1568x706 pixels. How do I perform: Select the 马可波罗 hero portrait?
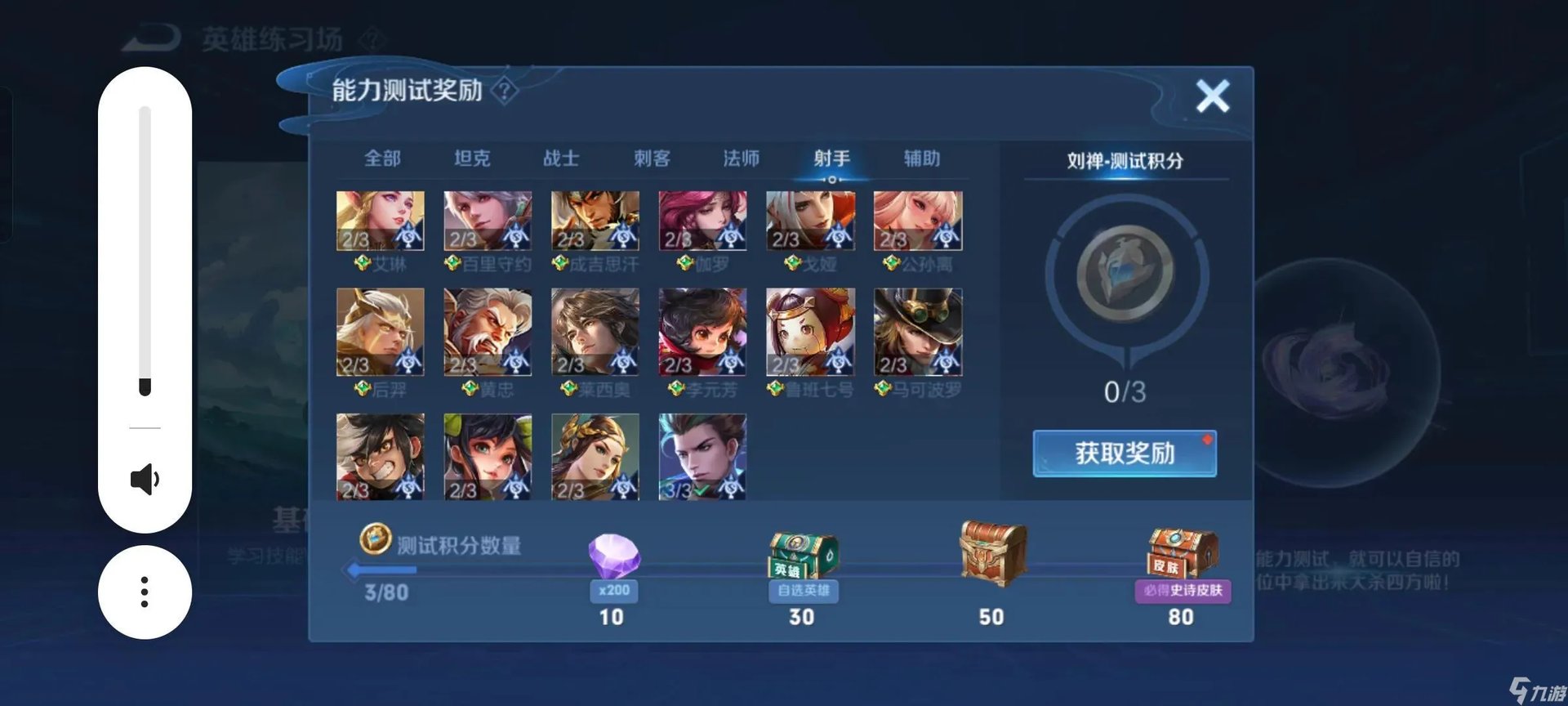pos(920,333)
